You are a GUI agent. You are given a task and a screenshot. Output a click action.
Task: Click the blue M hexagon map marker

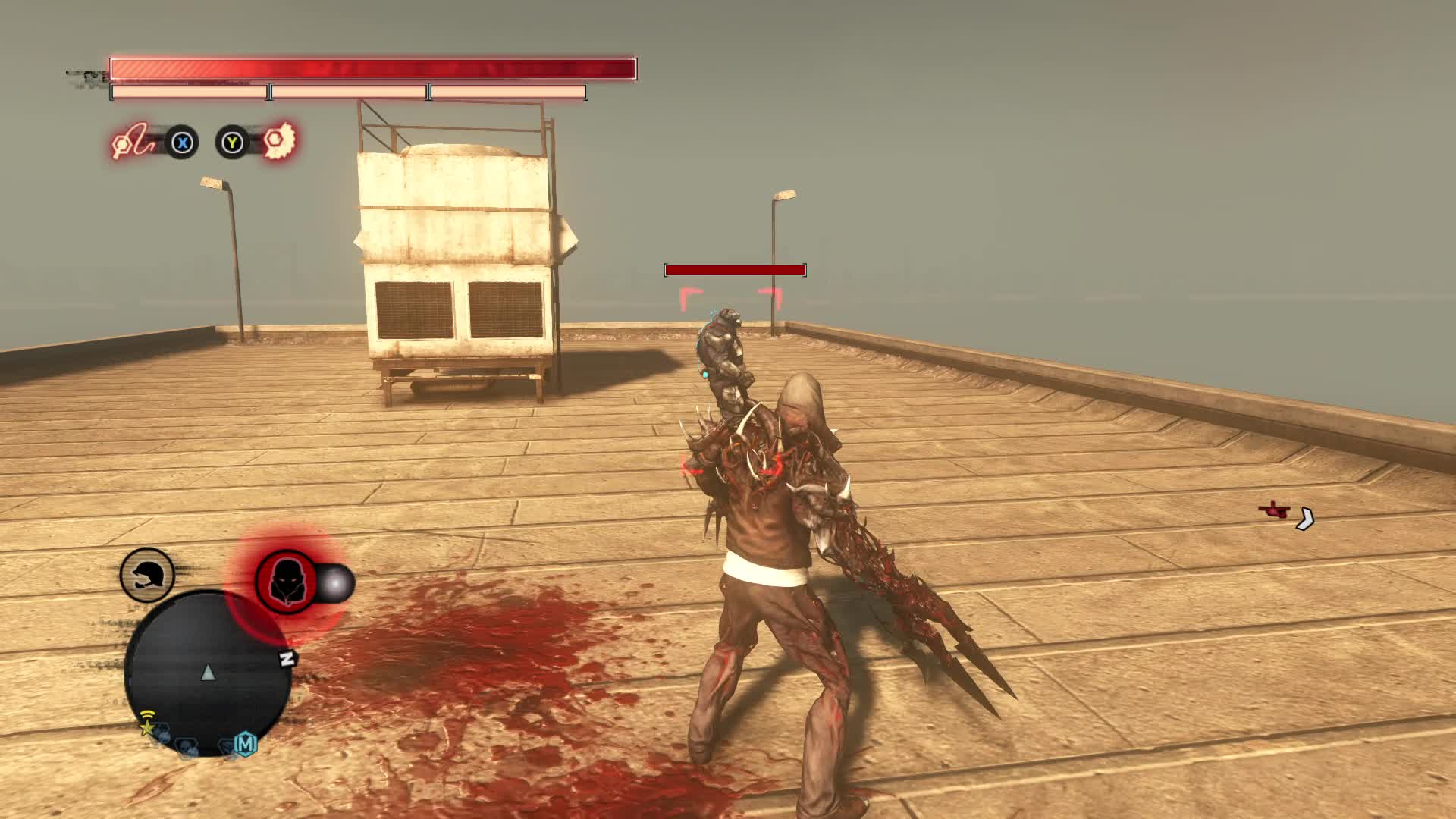point(245,744)
